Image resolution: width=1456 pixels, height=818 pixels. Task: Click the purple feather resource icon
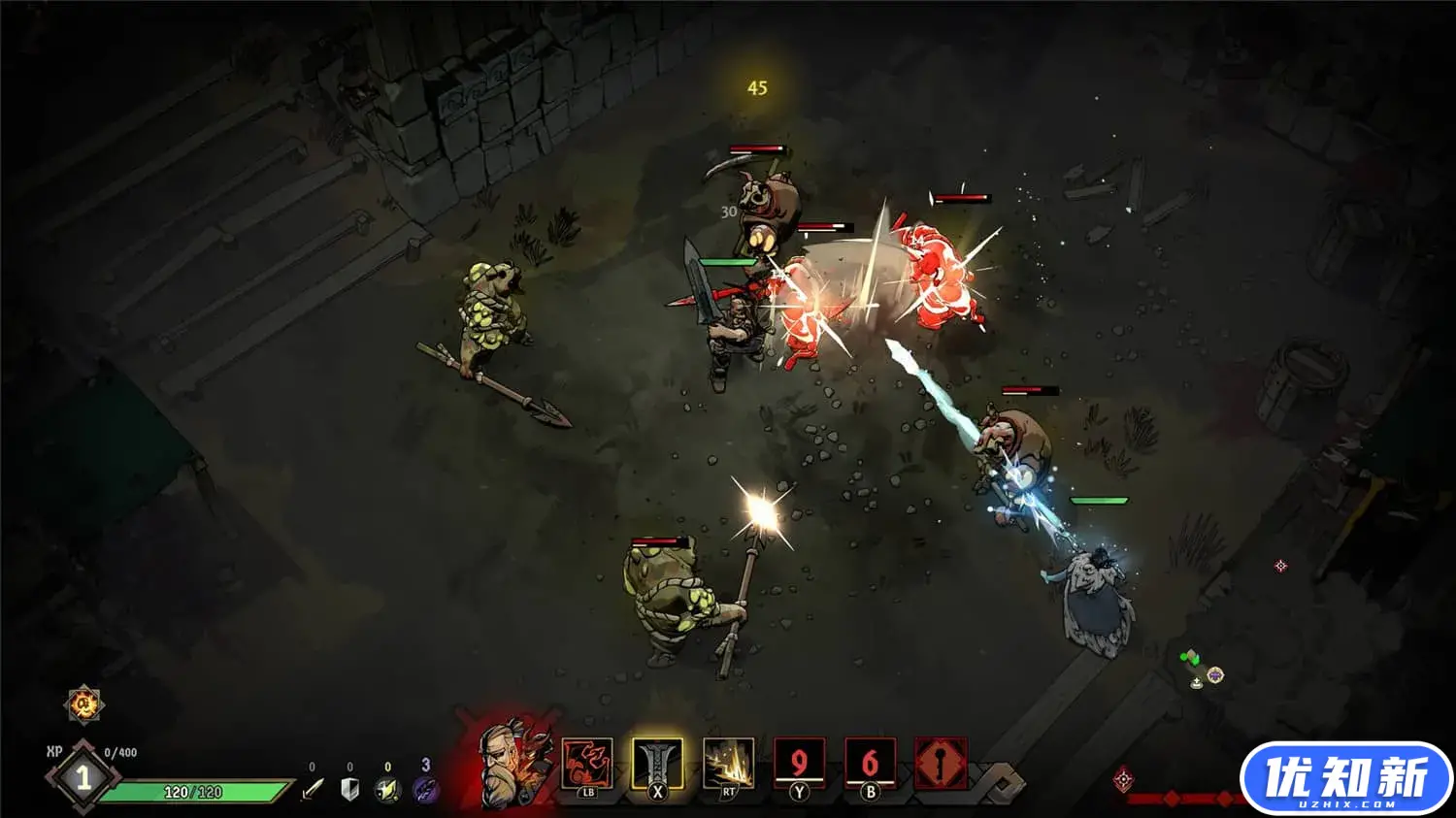[425, 790]
